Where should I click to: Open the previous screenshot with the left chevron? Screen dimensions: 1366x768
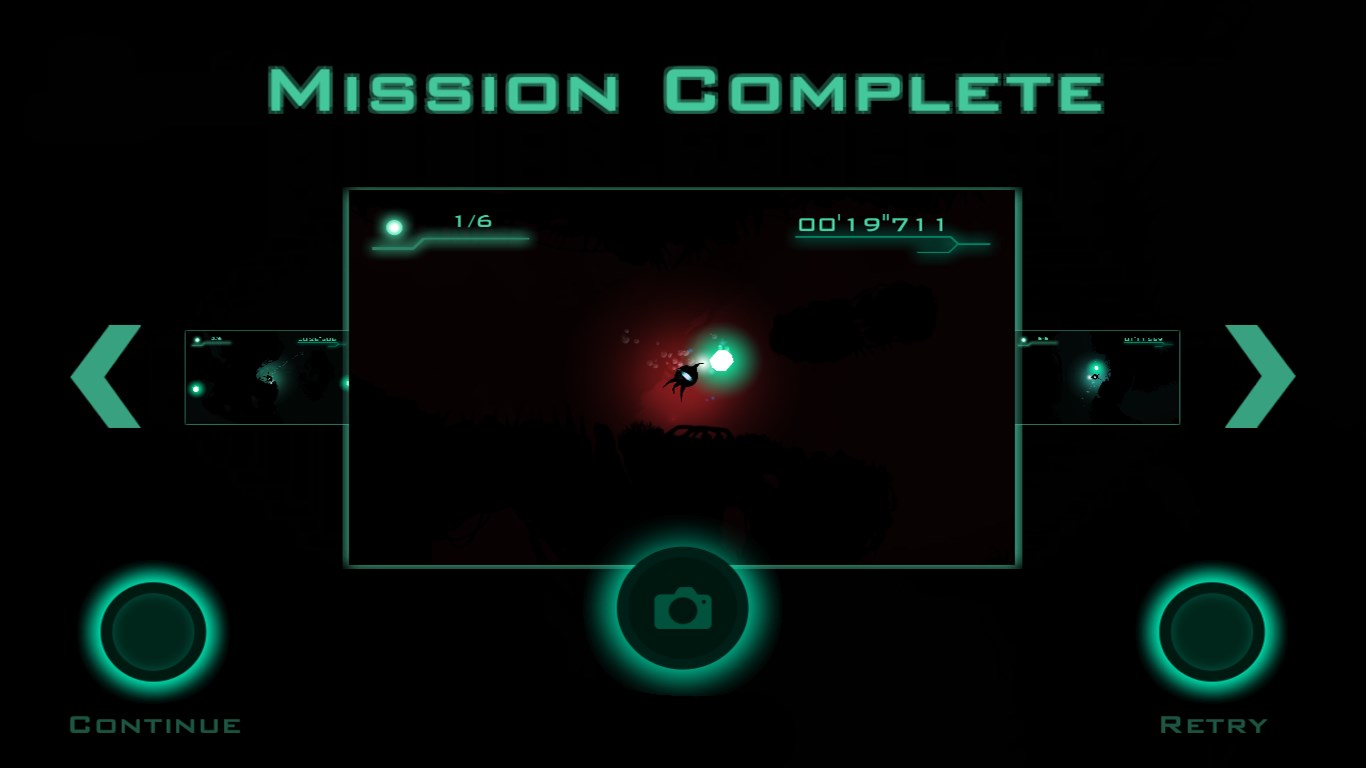point(108,375)
